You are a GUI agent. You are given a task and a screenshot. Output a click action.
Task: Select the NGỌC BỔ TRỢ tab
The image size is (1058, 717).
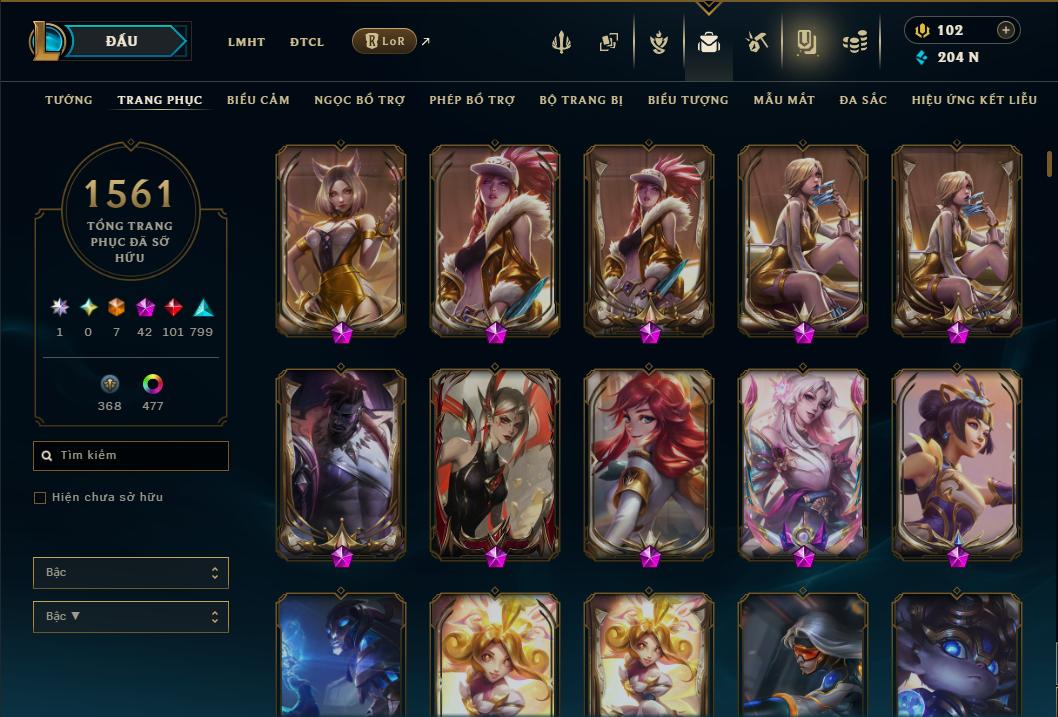pyautogui.click(x=360, y=100)
